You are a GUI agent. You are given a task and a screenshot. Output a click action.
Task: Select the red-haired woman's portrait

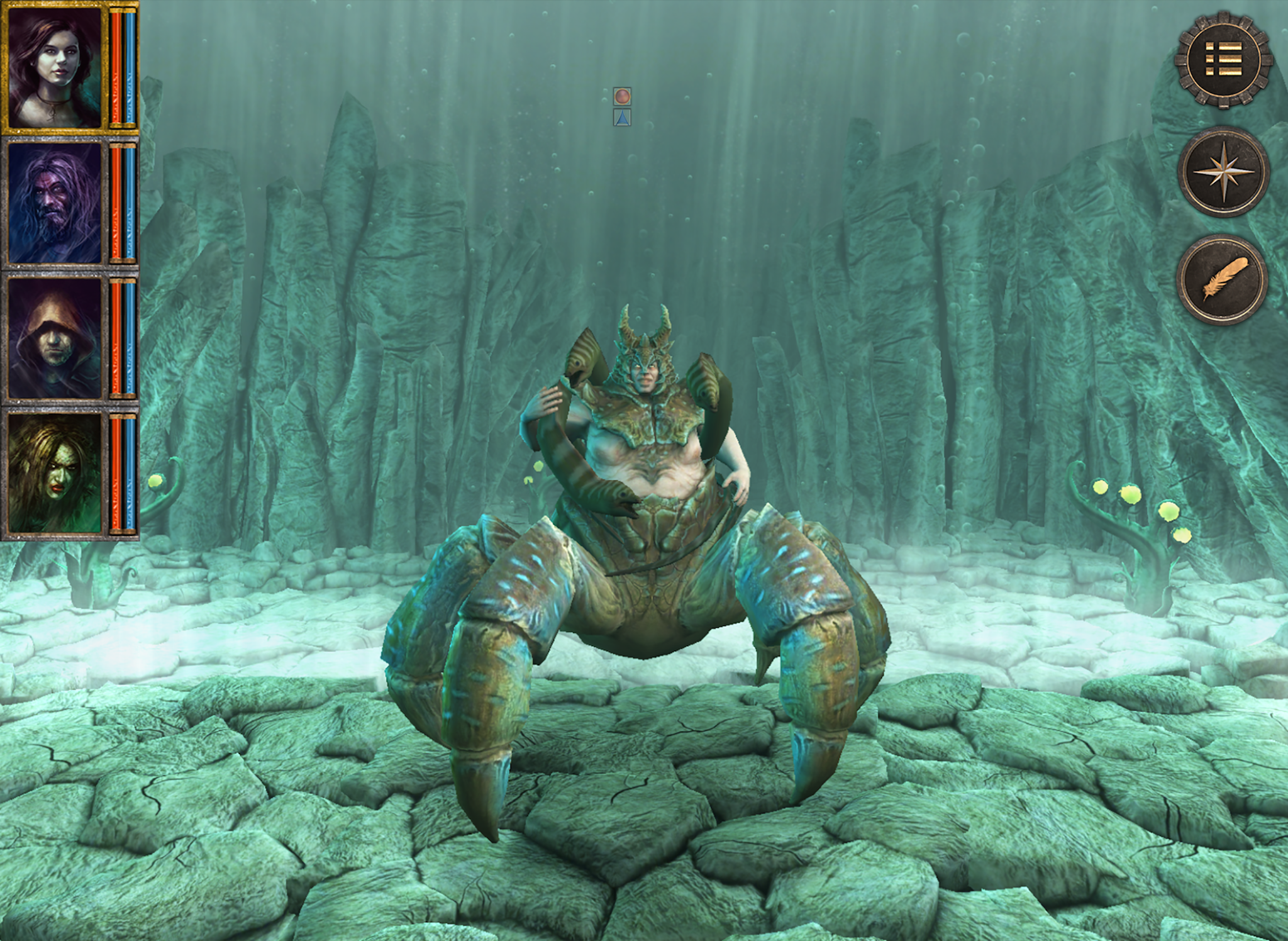55,66
